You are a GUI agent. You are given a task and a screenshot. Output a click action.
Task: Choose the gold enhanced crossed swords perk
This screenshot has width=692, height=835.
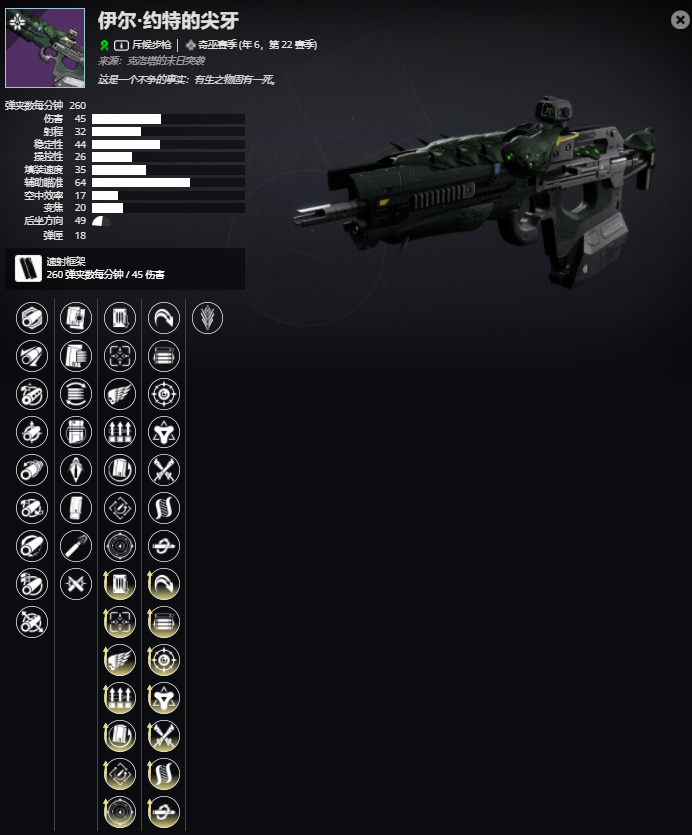coord(164,734)
